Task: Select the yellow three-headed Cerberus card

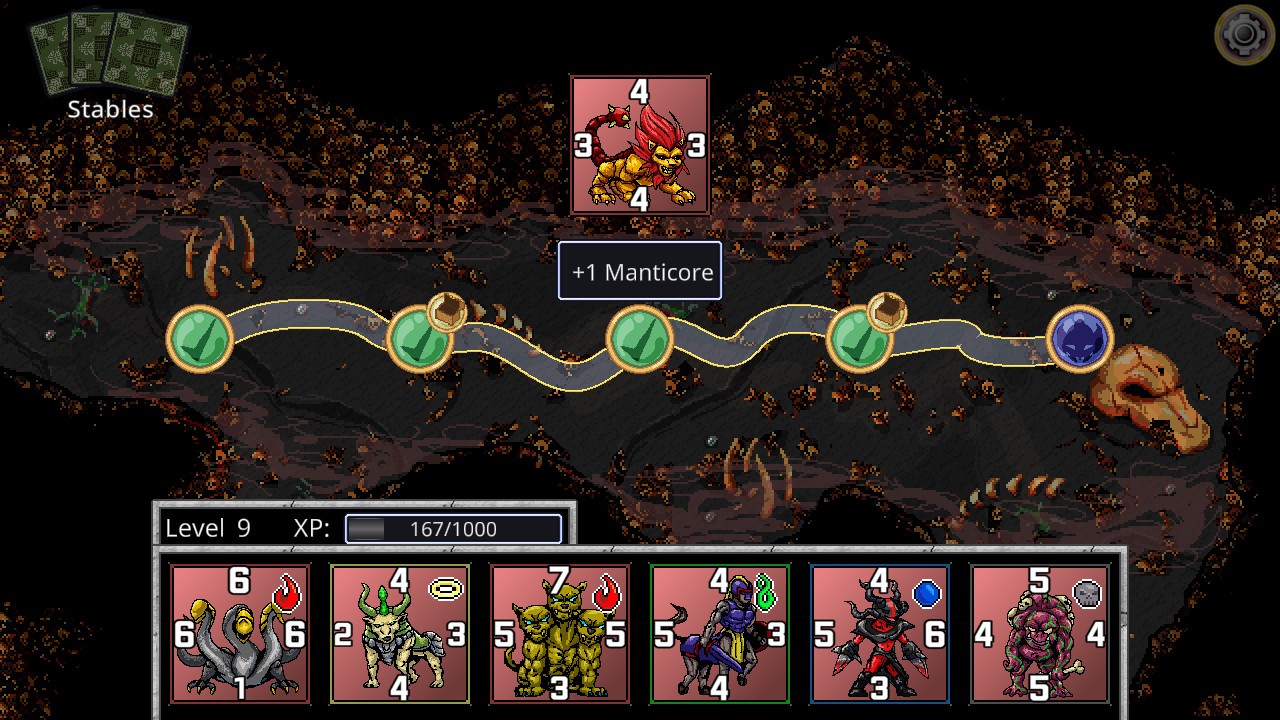Action: (560, 633)
